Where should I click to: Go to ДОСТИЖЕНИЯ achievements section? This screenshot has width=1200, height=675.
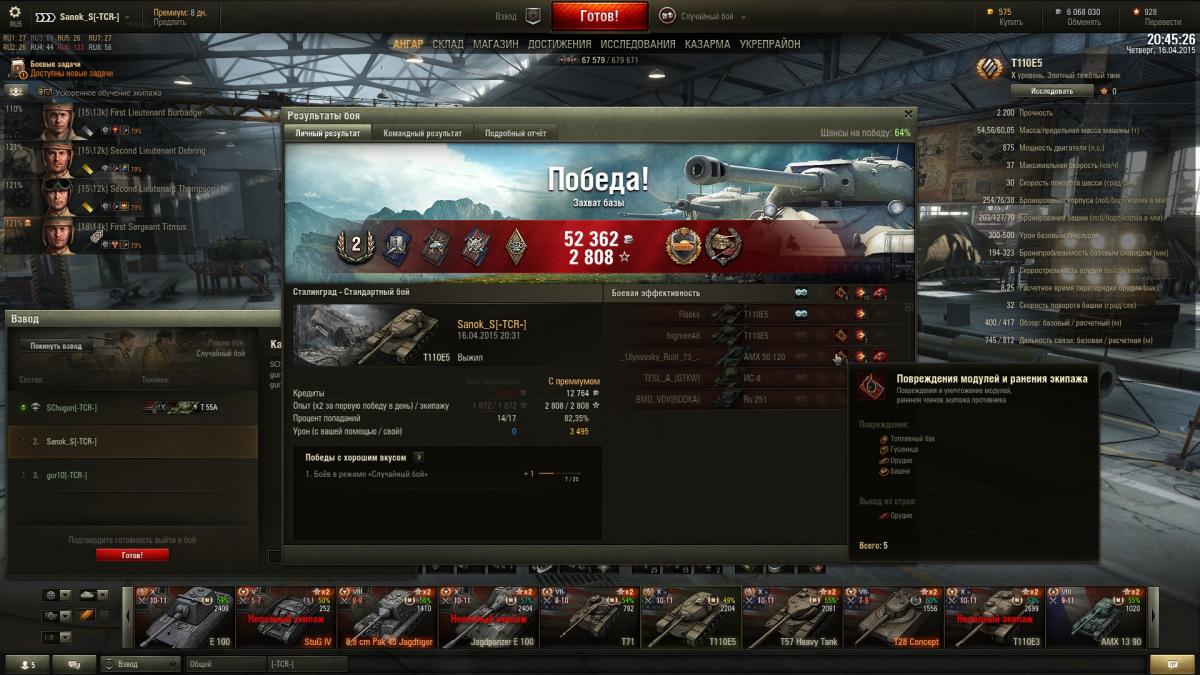point(557,44)
